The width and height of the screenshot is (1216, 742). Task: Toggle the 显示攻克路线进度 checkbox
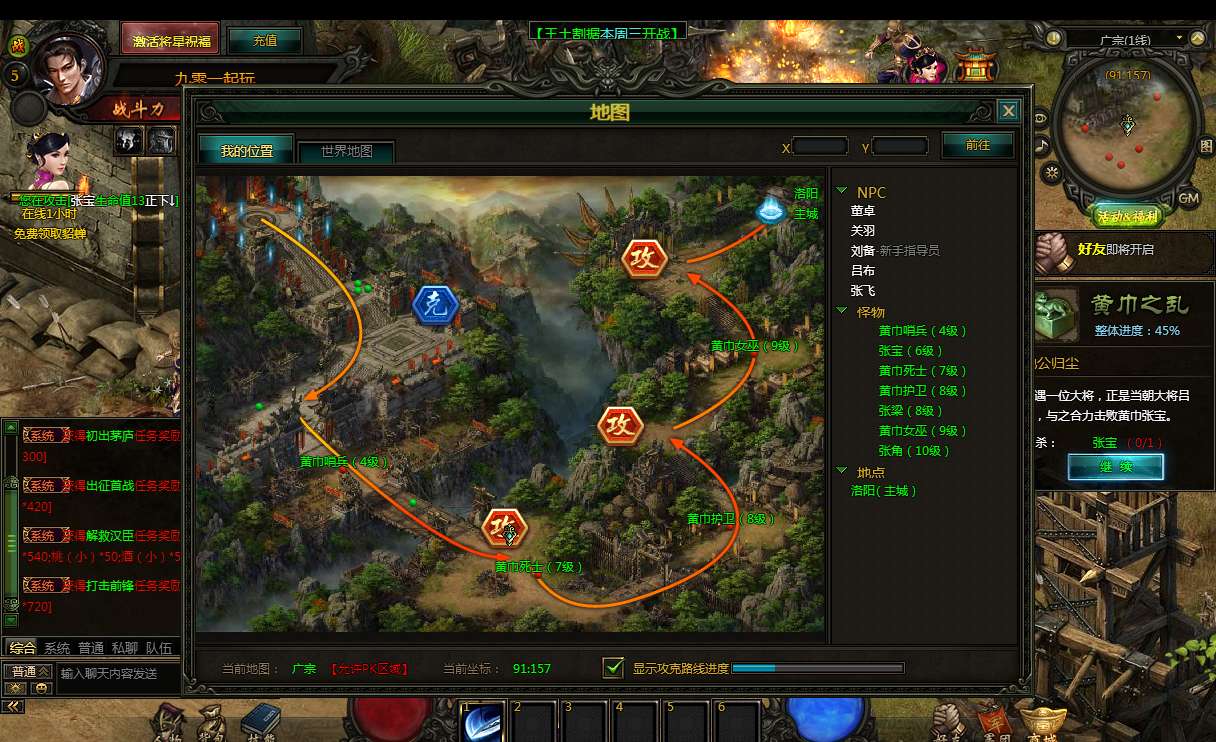click(x=614, y=667)
